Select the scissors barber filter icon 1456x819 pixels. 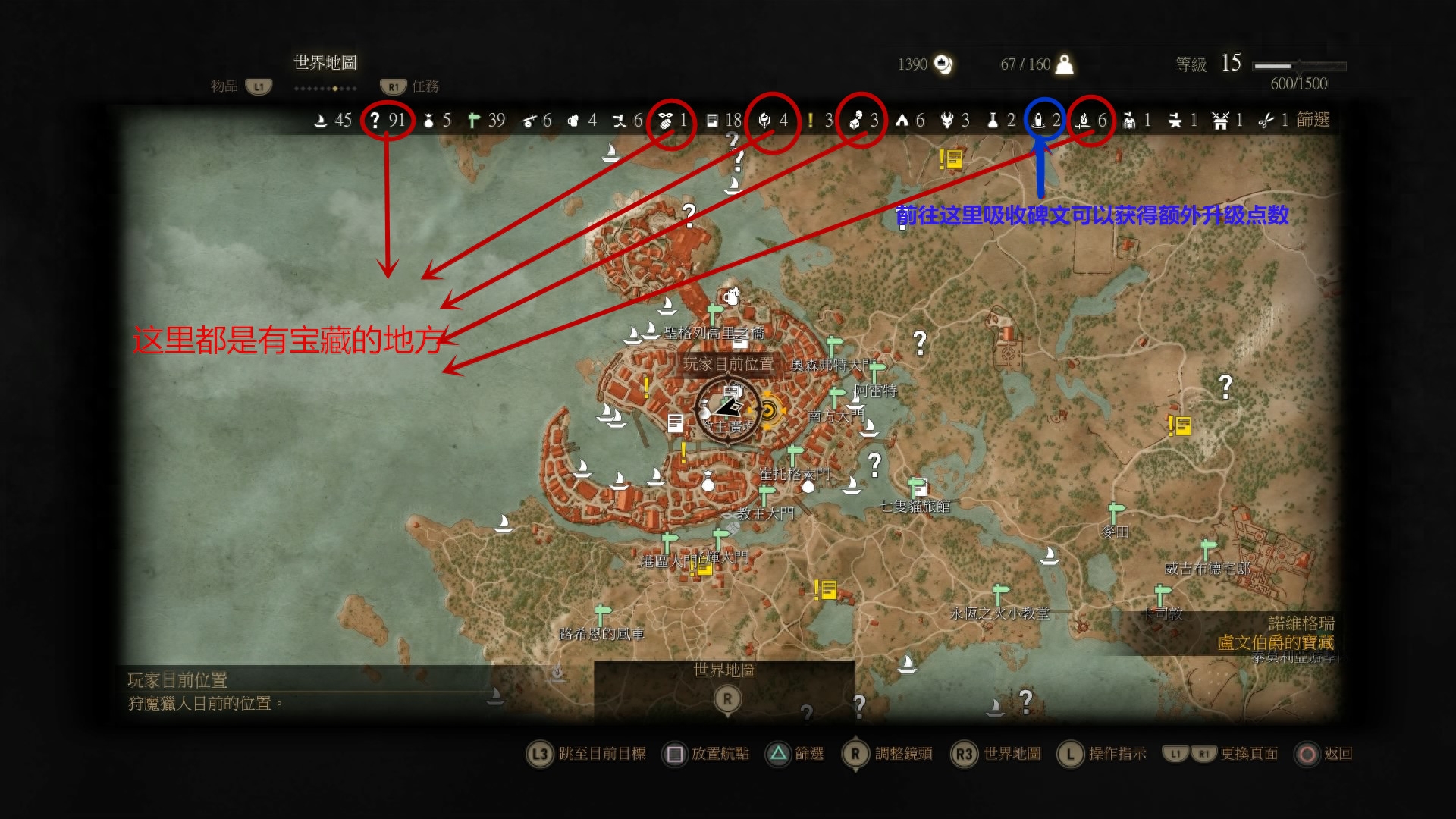(1266, 120)
